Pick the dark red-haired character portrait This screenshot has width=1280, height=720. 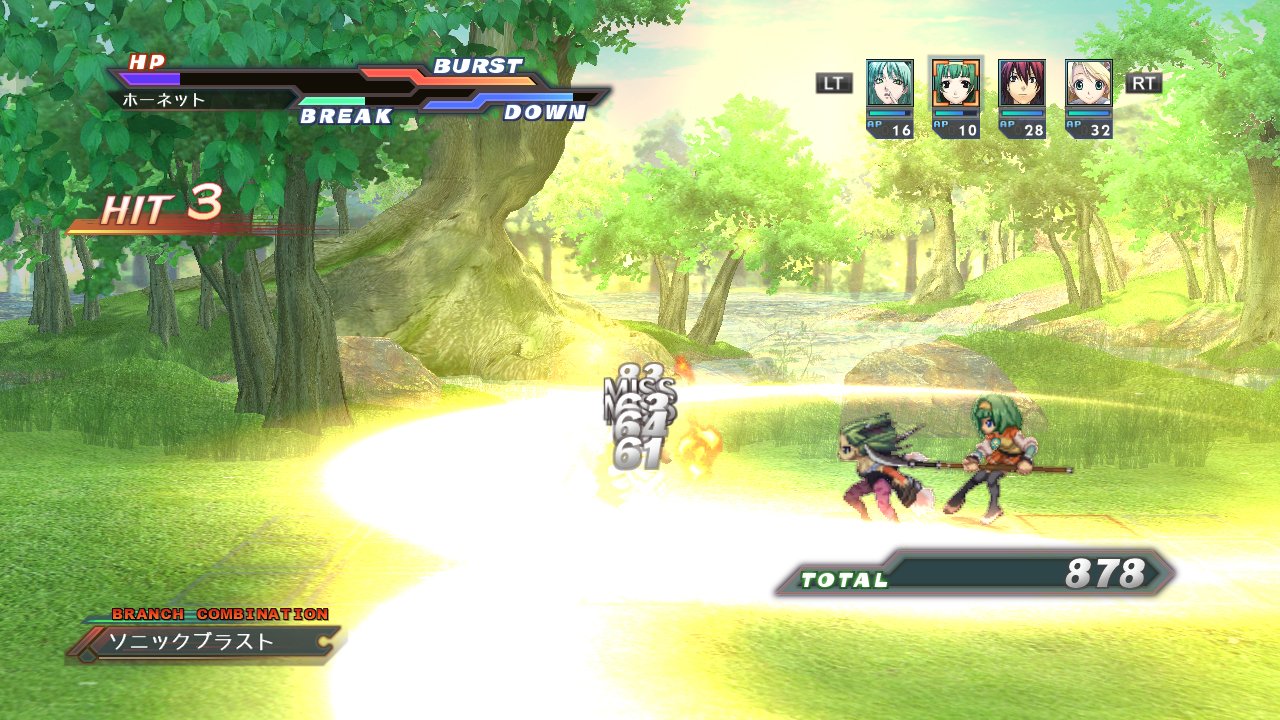tap(1022, 83)
